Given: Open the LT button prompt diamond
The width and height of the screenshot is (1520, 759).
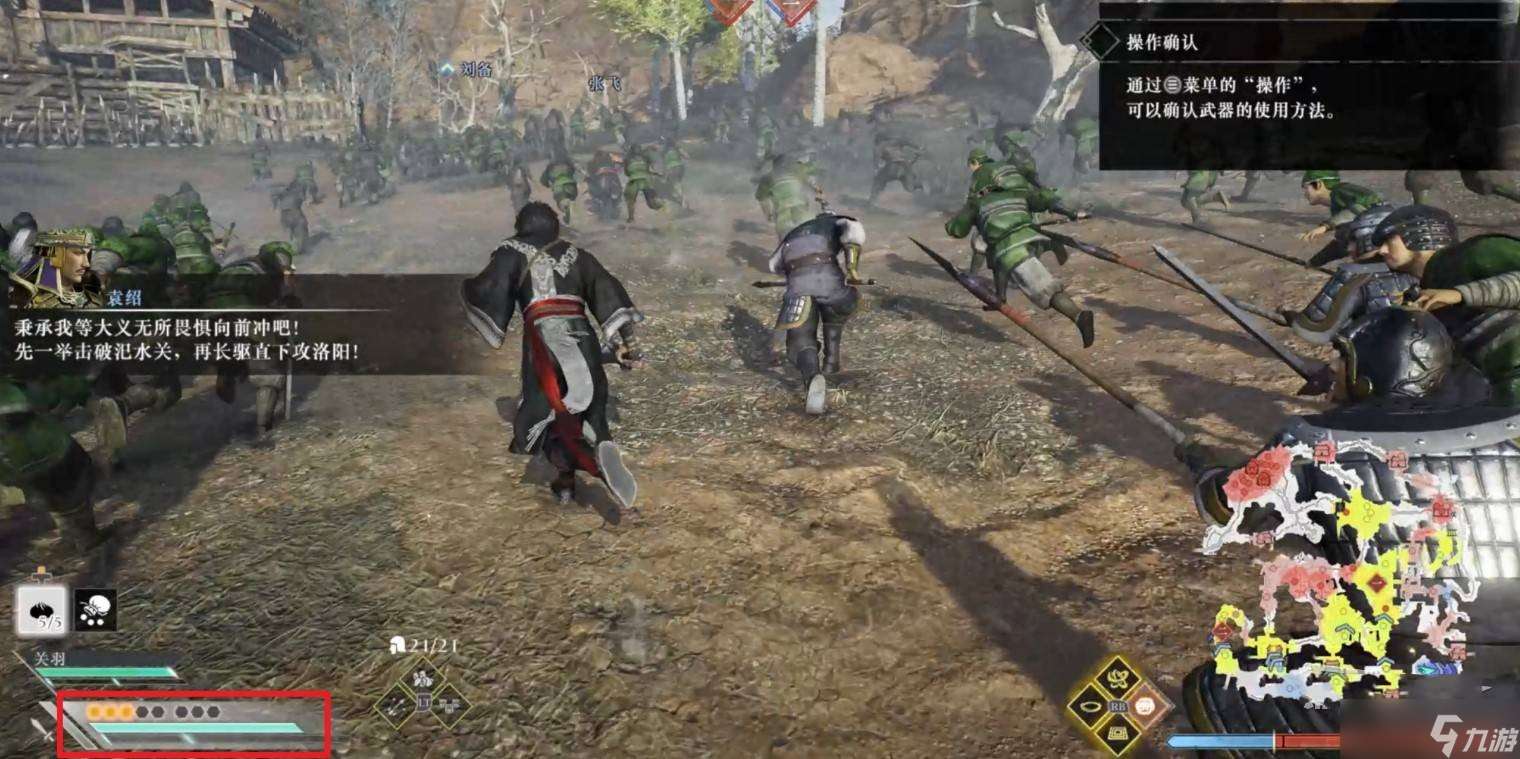Looking at the screenshot, I should coord(423,702).
